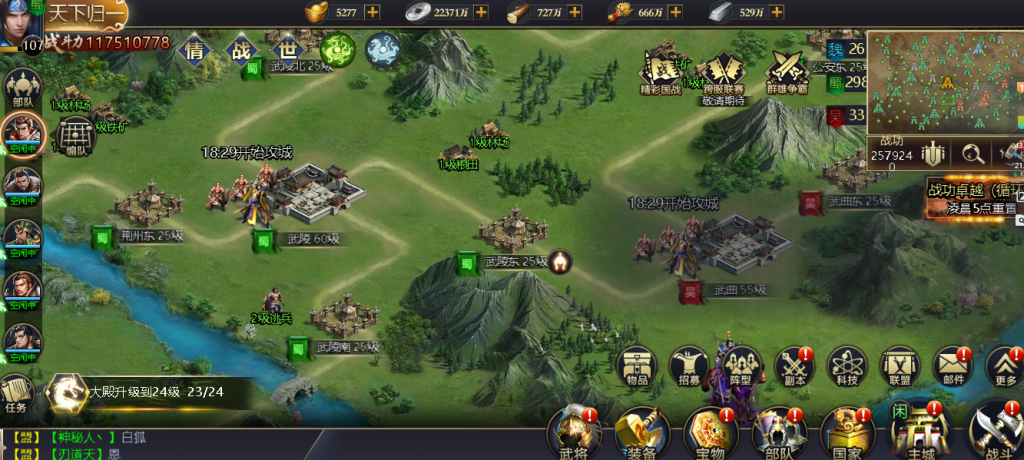This screenshot has width=1024, height=460.
Task: Open the 编队 formation button
Action: point(75,137)
